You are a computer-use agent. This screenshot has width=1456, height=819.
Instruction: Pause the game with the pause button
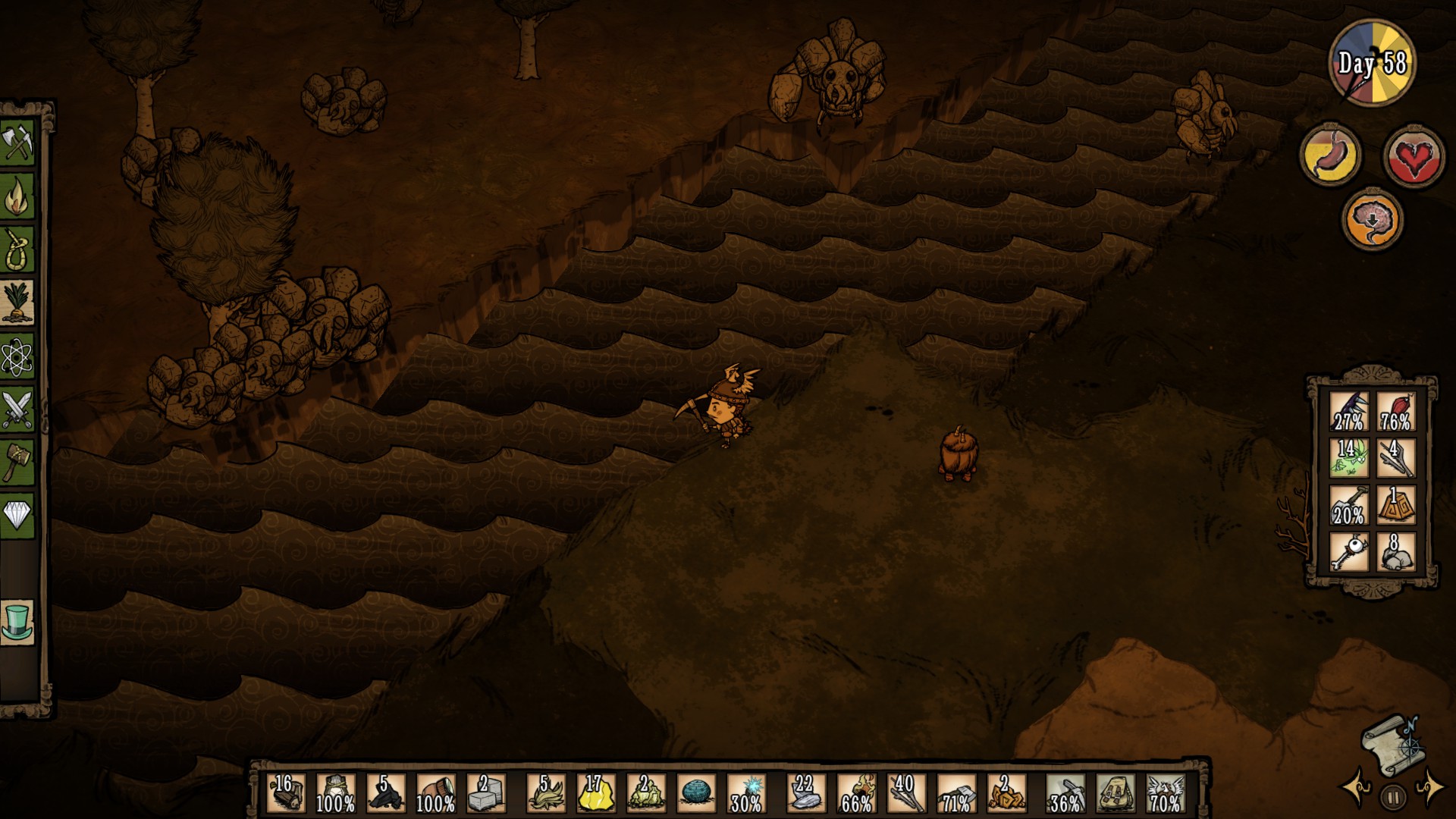(1393, 797)
